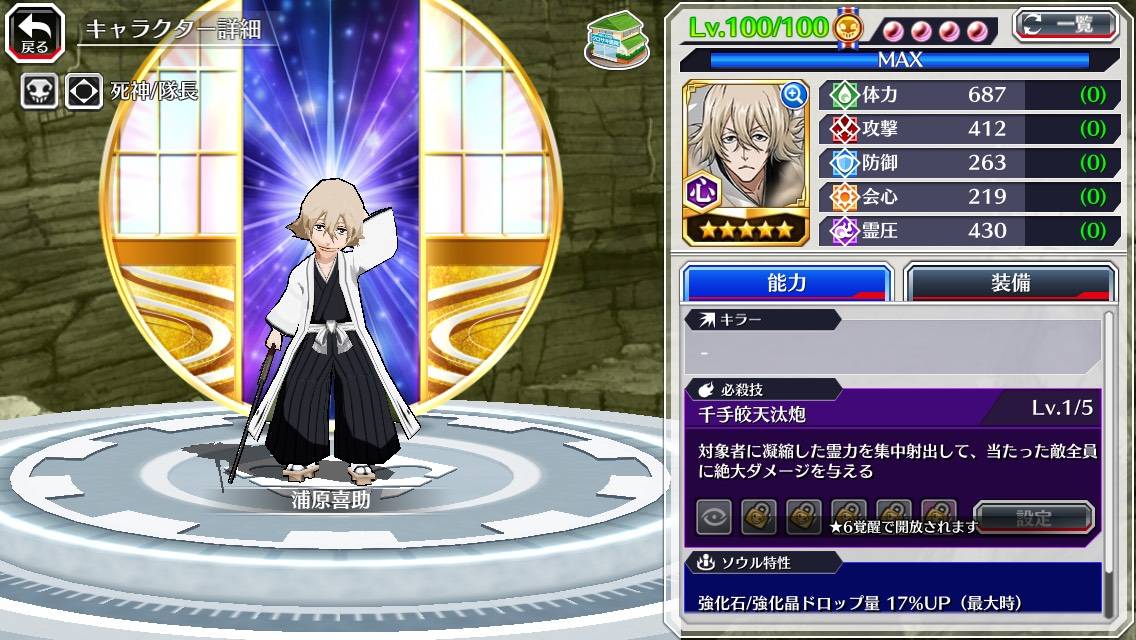Click the grayed 設定 button
This screenshot has height=640, width=1136.
pos(1034,518)
